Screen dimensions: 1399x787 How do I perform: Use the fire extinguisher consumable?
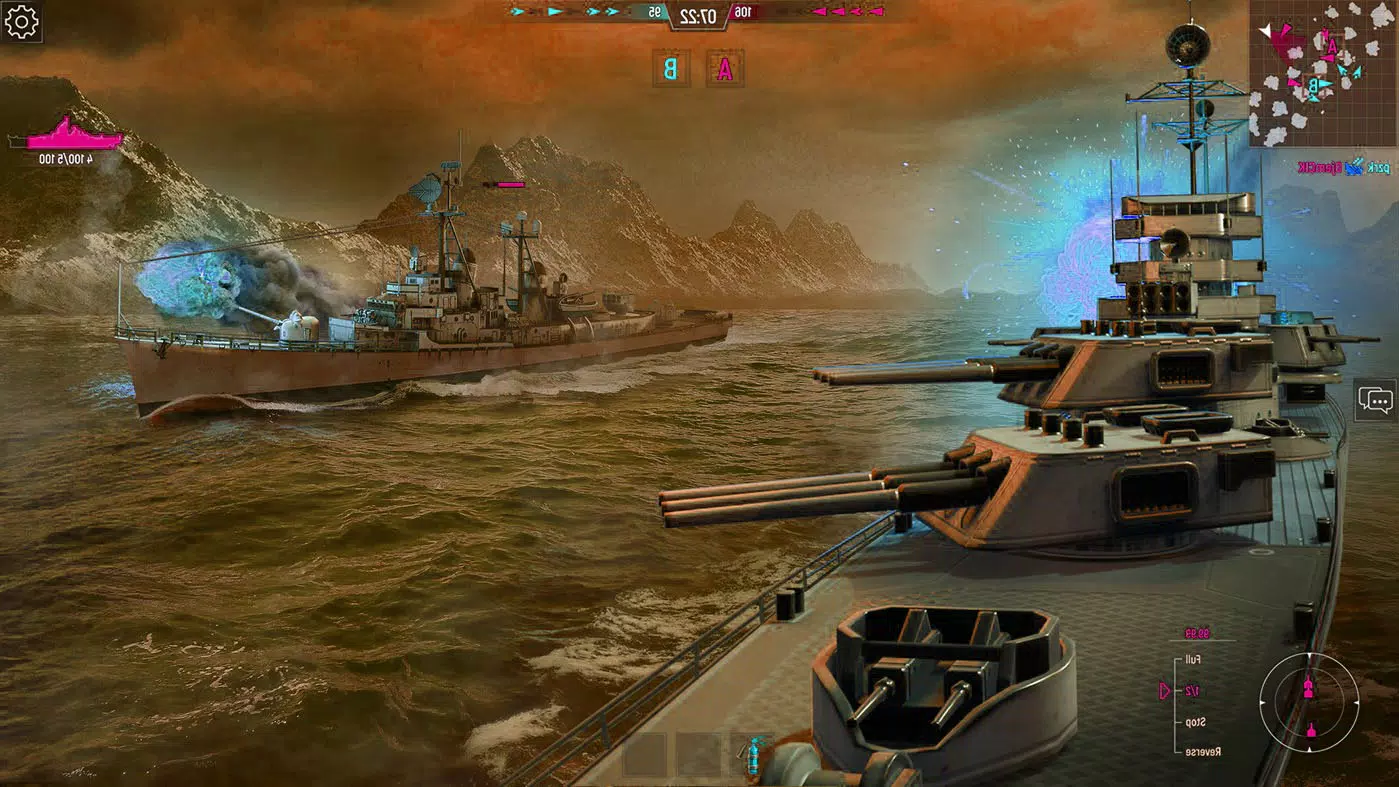tap(752, 755)
